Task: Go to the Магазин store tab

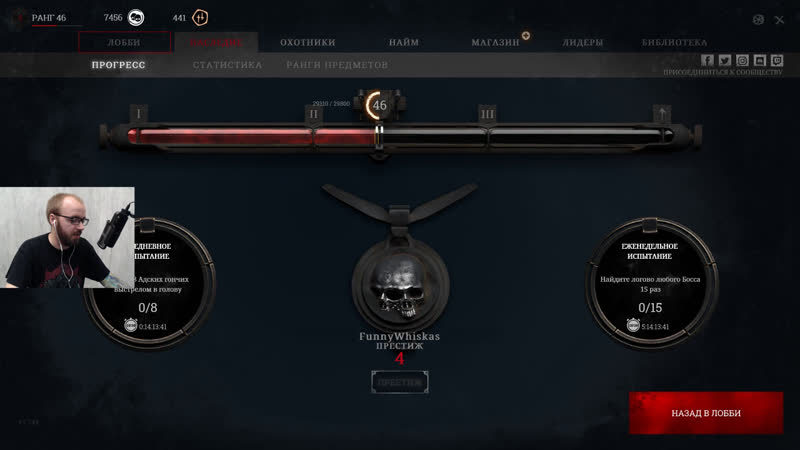Action: (496, 42)
